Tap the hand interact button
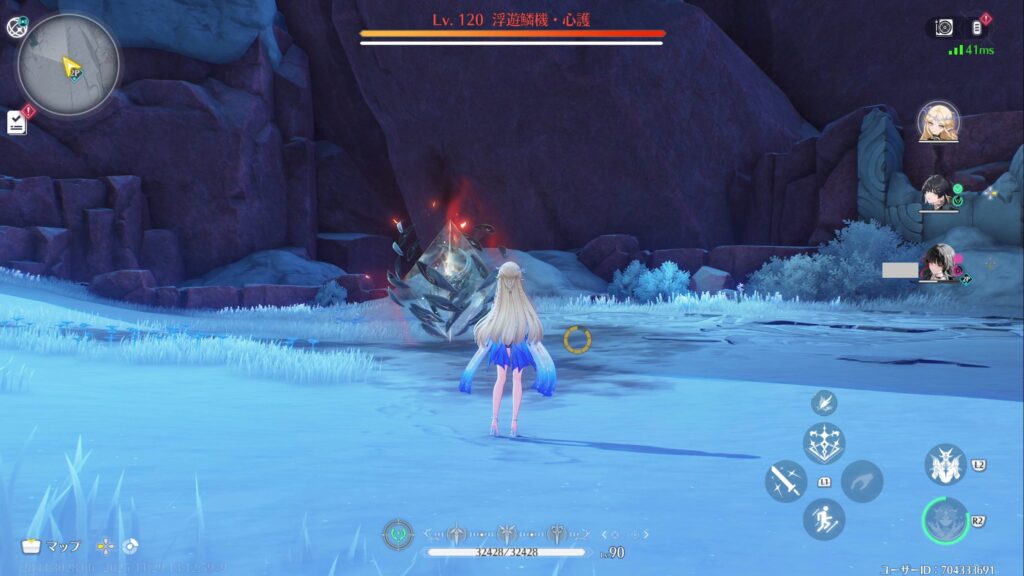 (861, 481)
